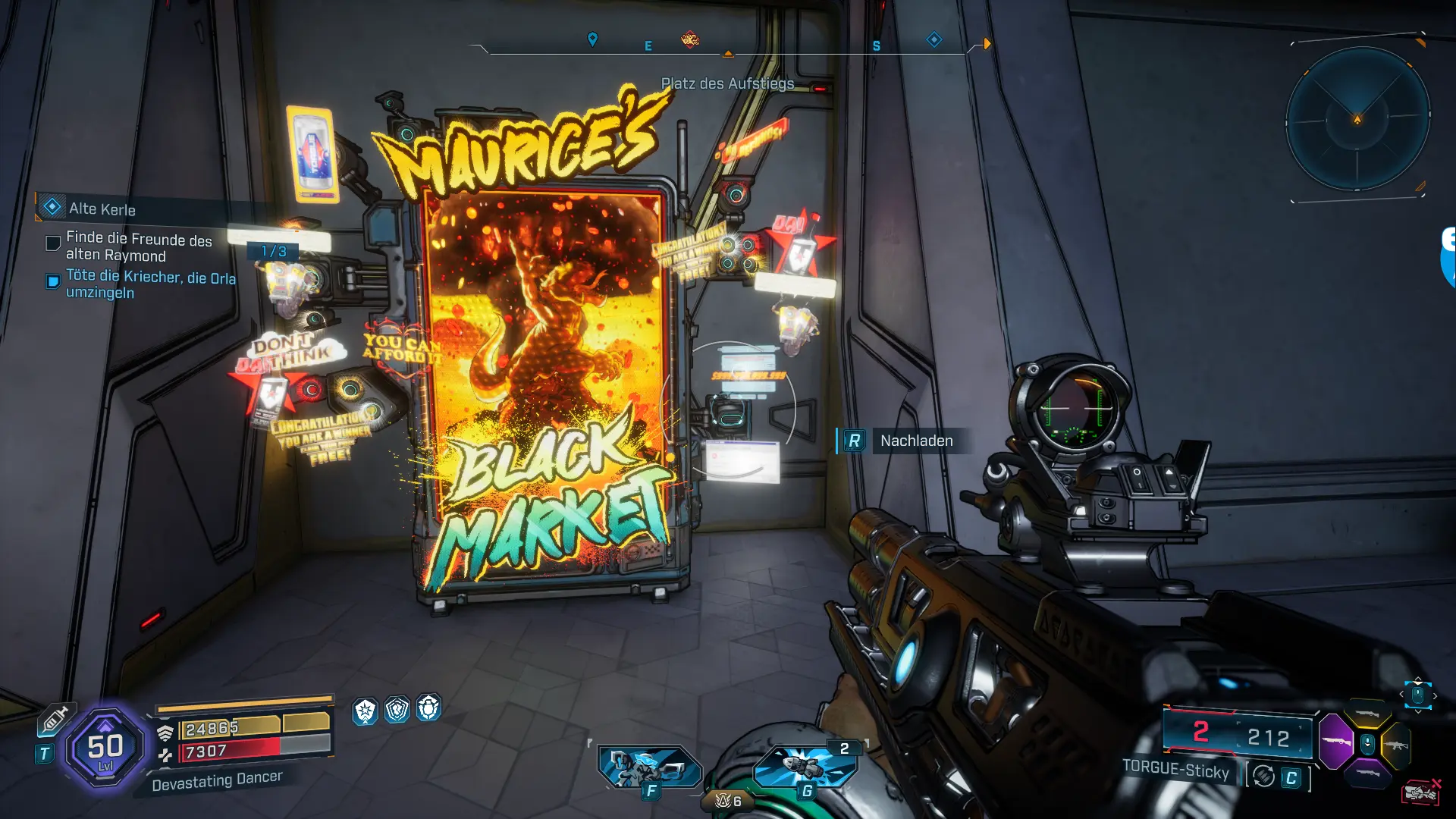Screen dimensions: 1456x819
Task: Tick the Finde die Freunde objective checkbox
Action: point(53,243)
